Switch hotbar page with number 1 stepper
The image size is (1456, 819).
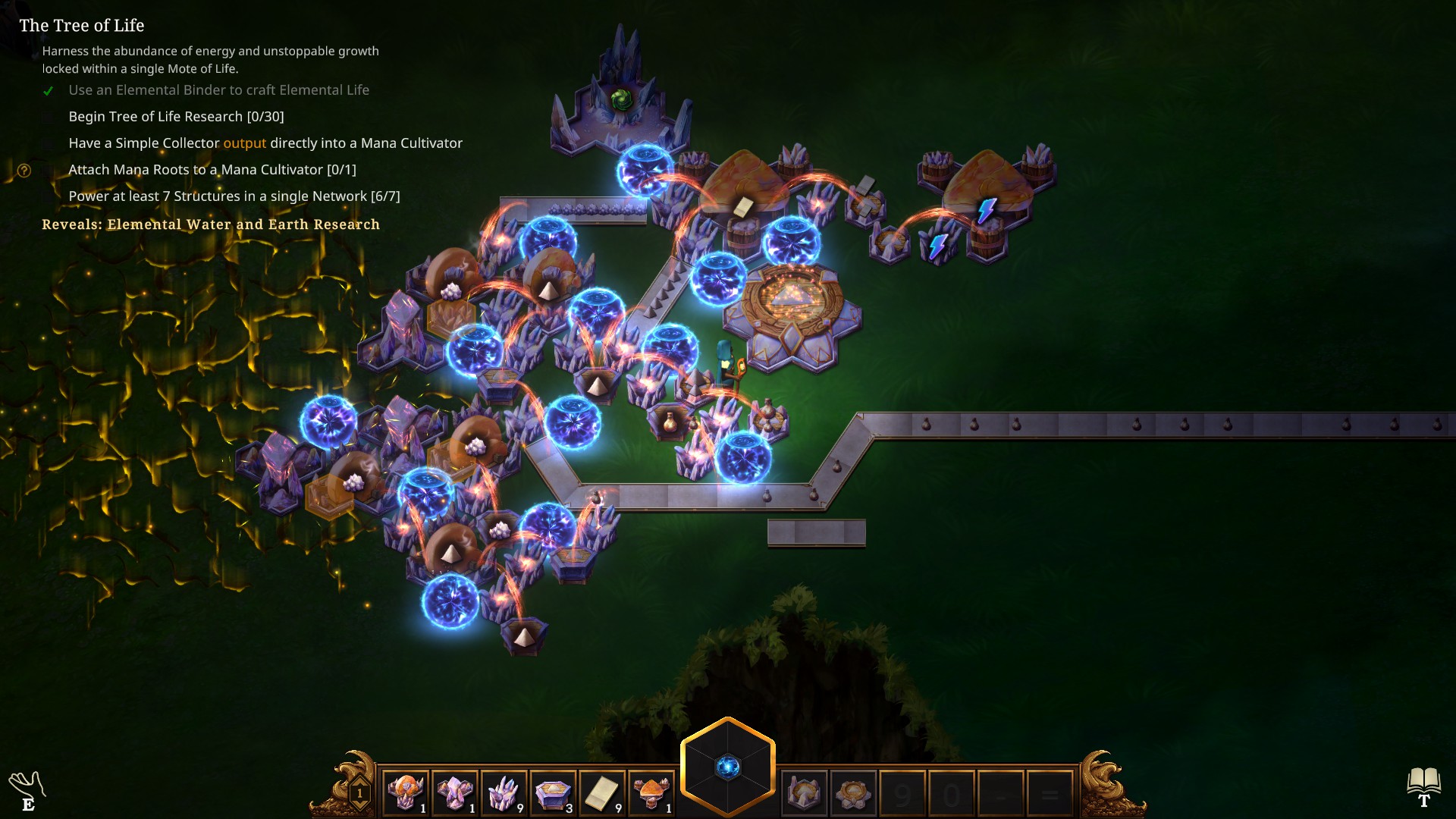[359, 794]
